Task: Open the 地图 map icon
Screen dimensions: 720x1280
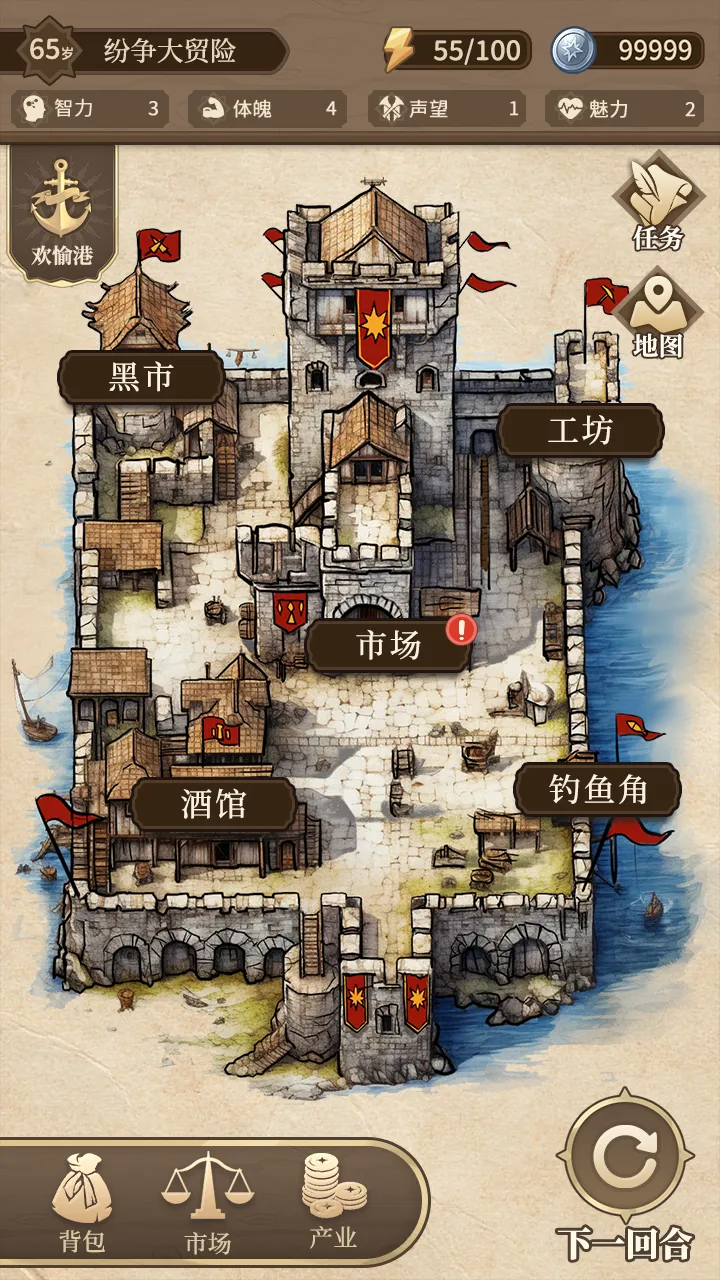Action: click(x=658, y=314)
